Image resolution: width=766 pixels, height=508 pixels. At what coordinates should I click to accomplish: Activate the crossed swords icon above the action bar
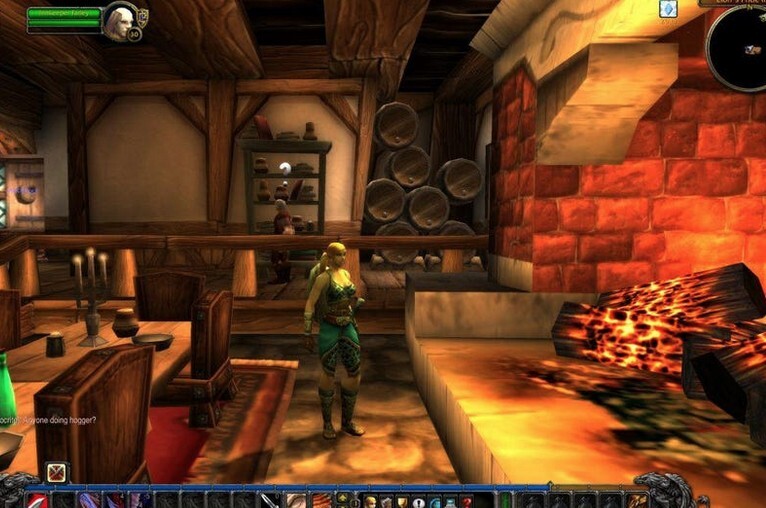[57, 472]
